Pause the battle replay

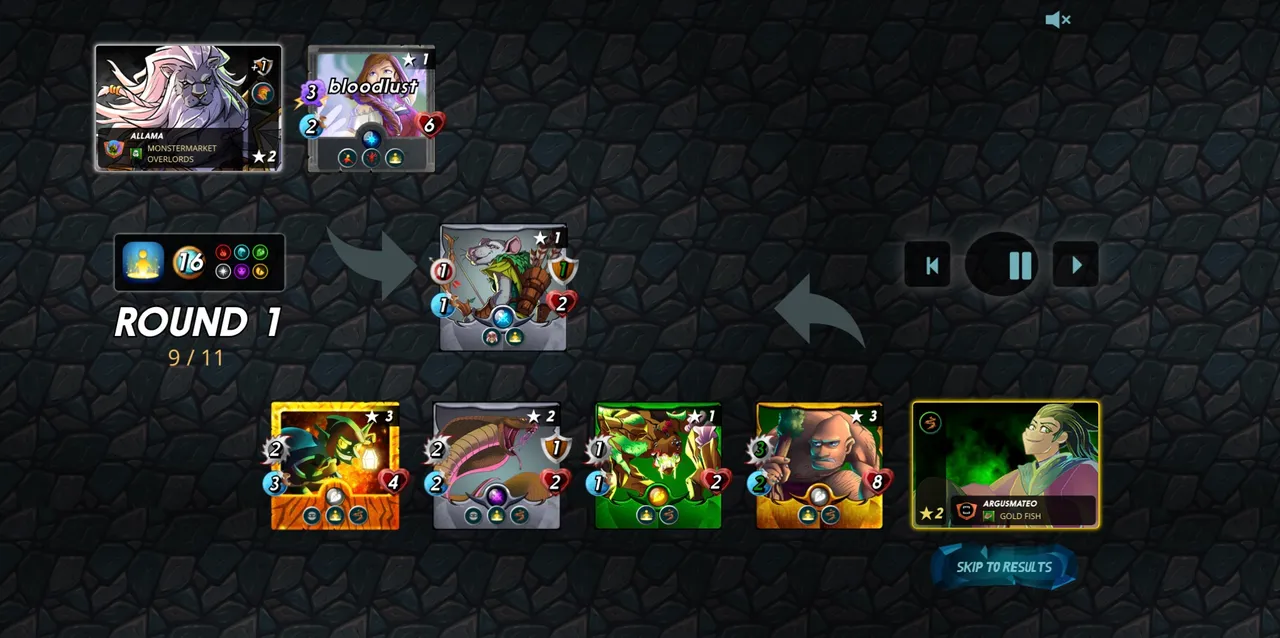1020,265
